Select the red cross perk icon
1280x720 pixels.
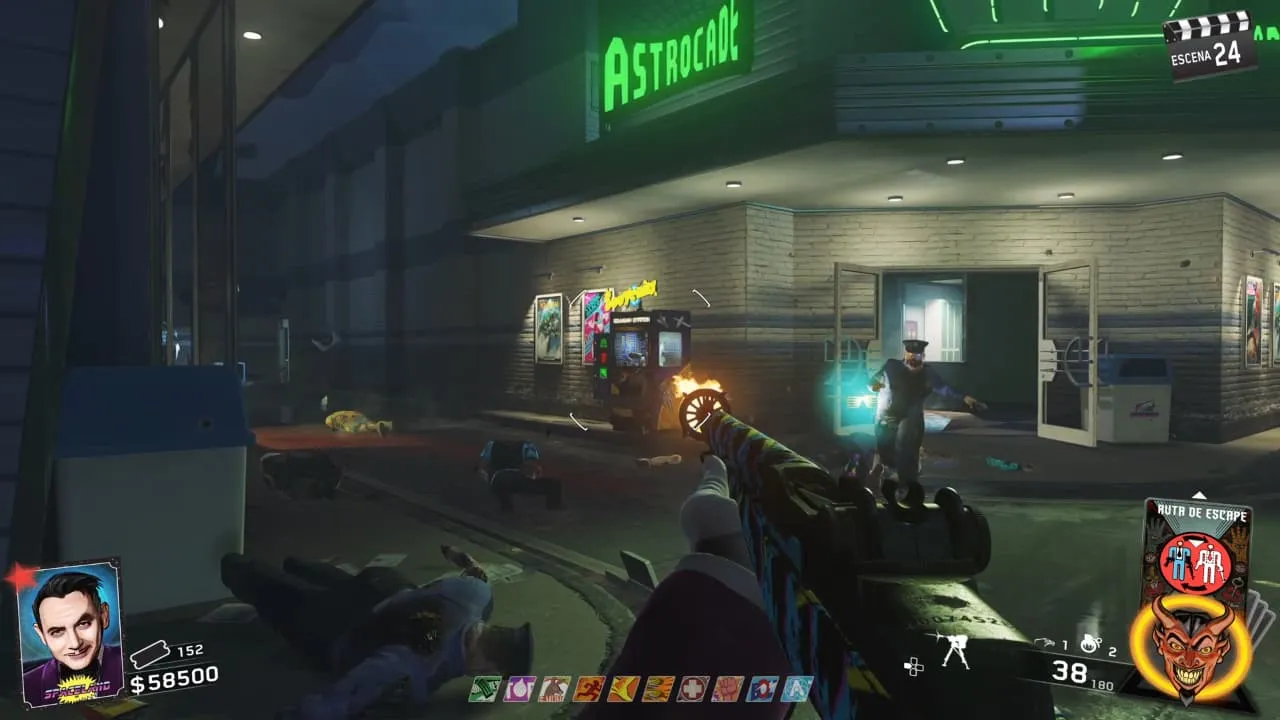click(x=690, y=688)
